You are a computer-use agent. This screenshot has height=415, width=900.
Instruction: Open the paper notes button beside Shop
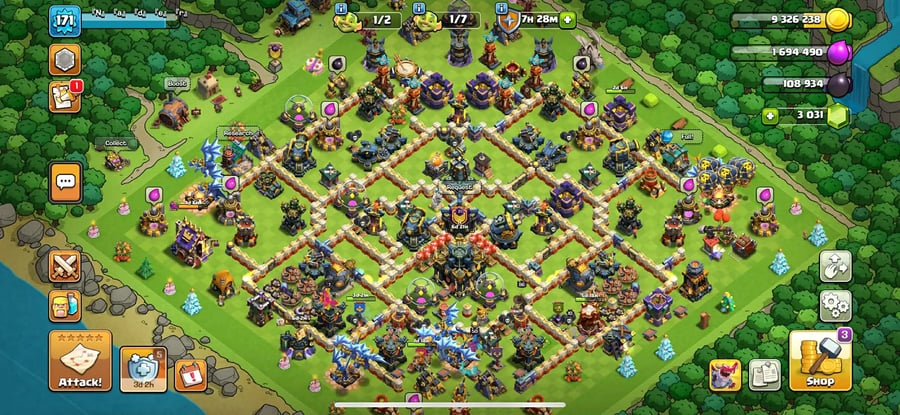click(765, 373)
